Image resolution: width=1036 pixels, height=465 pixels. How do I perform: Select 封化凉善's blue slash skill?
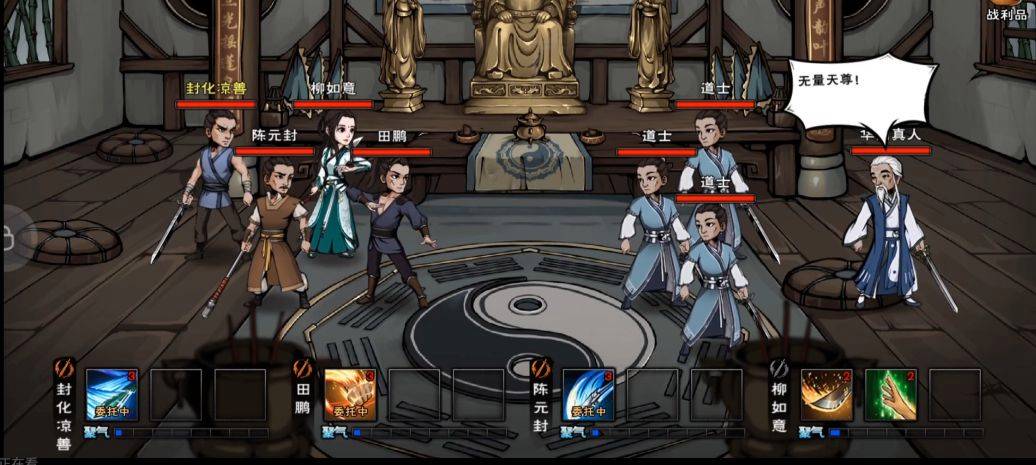pyautogui.click(x=112, y=394)
